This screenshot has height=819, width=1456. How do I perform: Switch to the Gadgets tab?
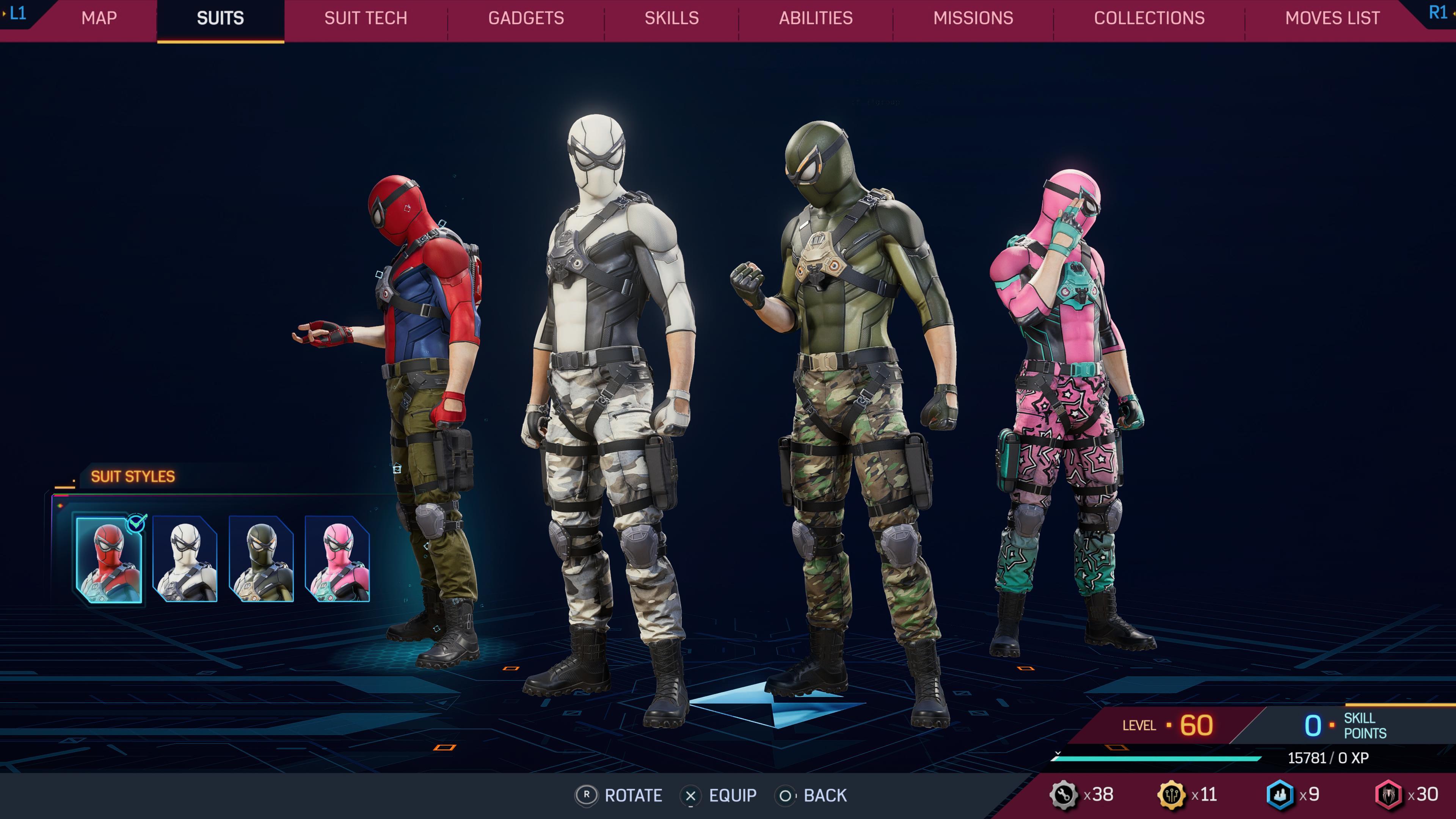pos(526,18)
